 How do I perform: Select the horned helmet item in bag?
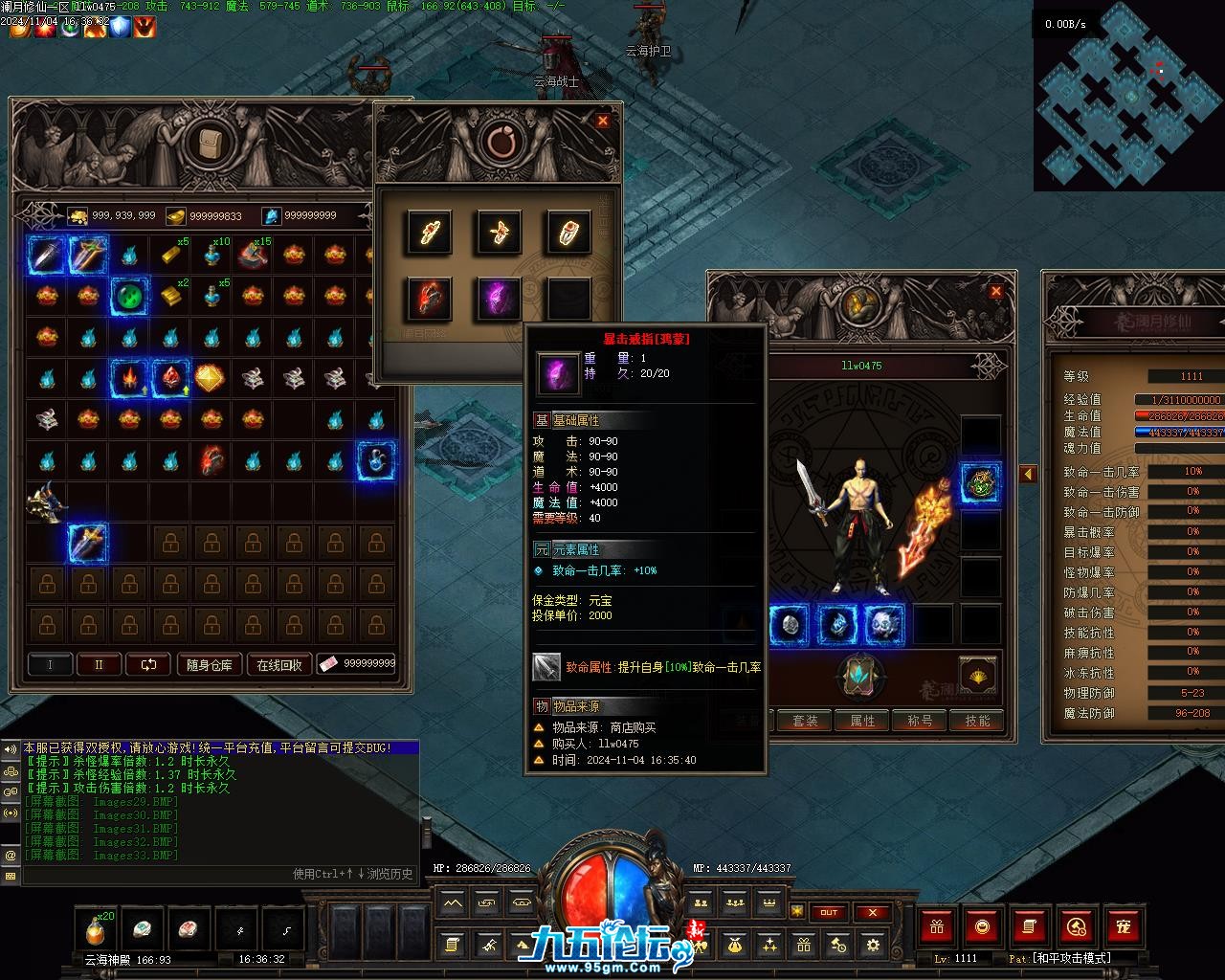click(x=46, y=501)
